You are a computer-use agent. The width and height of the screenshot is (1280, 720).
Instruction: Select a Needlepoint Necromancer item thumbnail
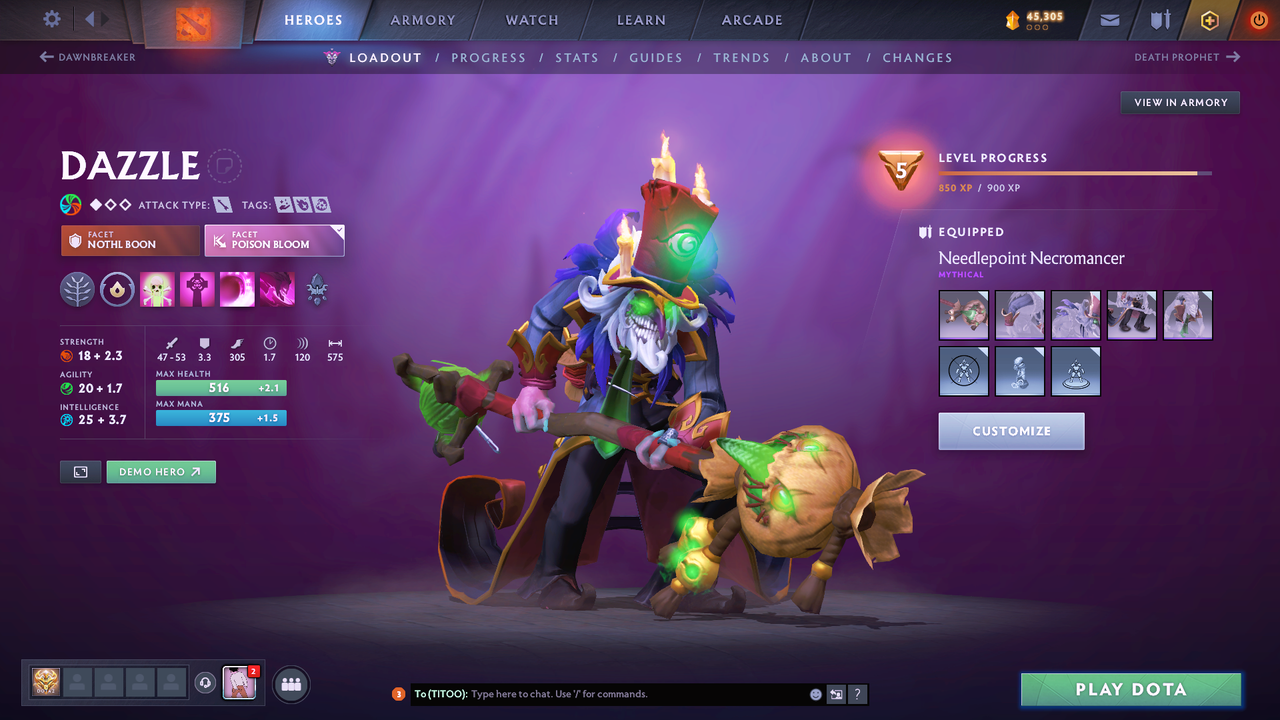click(963, 314)
